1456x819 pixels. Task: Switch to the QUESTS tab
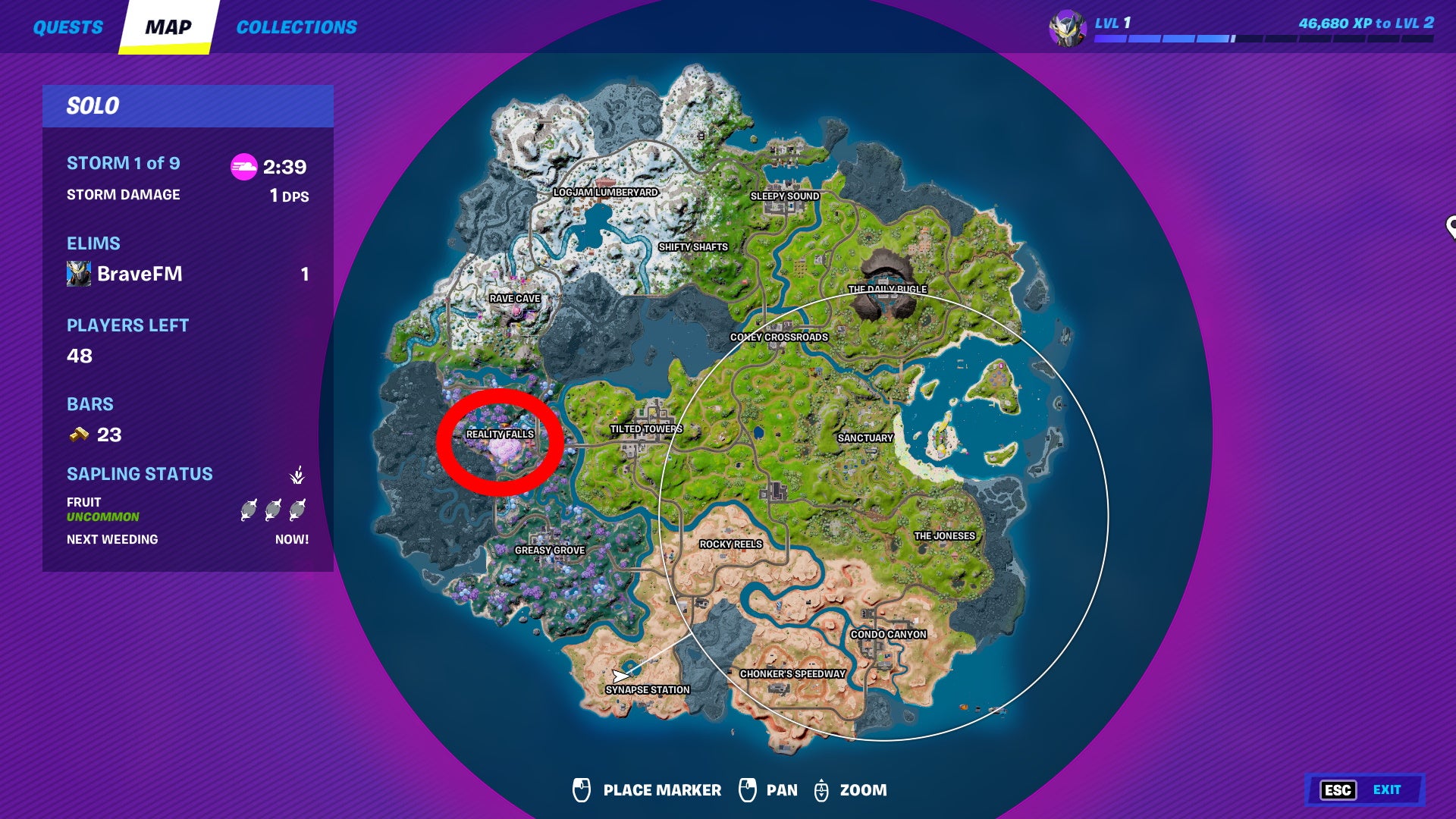[x=67, y=27]
